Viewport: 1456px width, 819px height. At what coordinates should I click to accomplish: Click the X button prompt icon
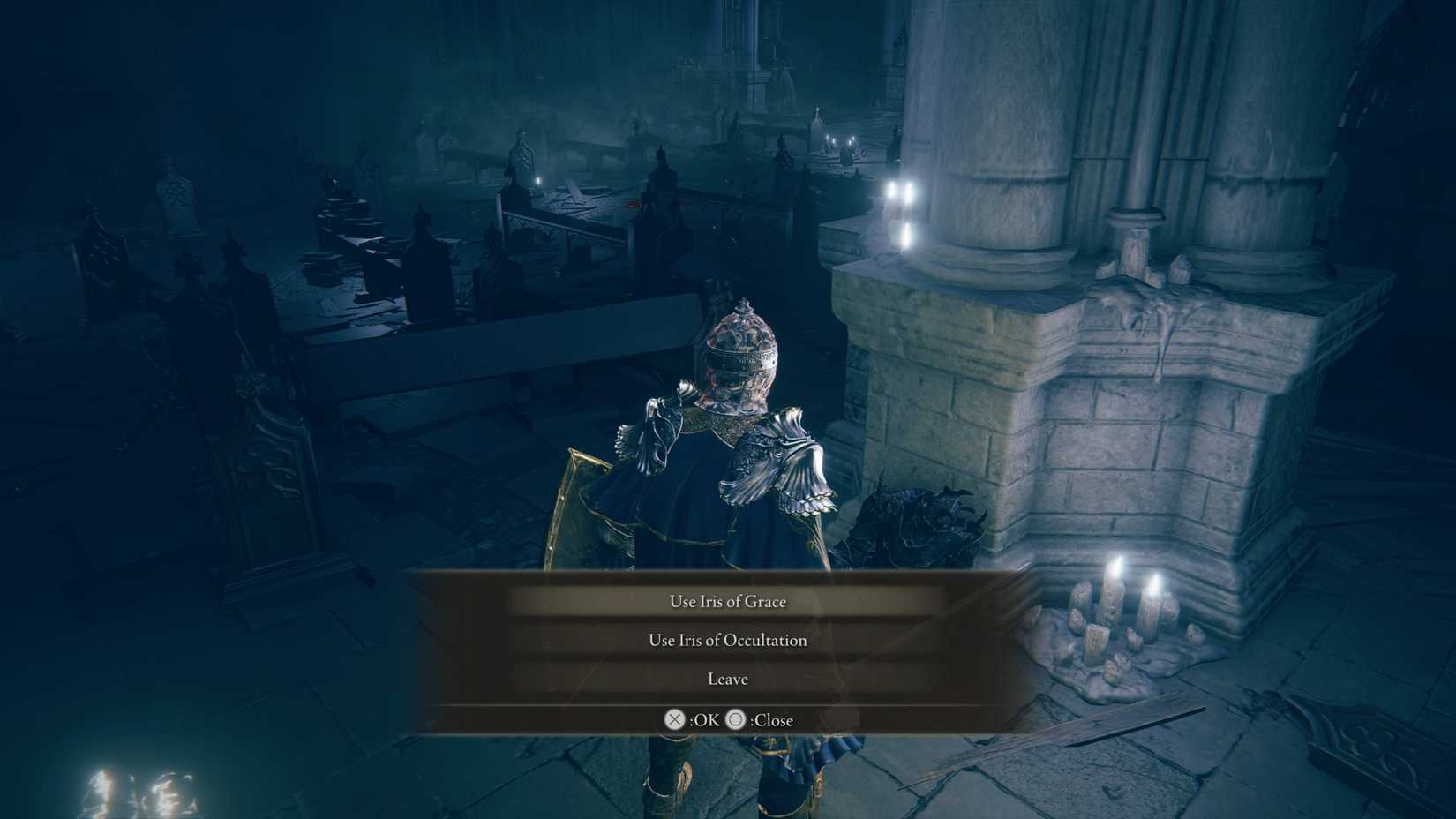tap(675, 720)
